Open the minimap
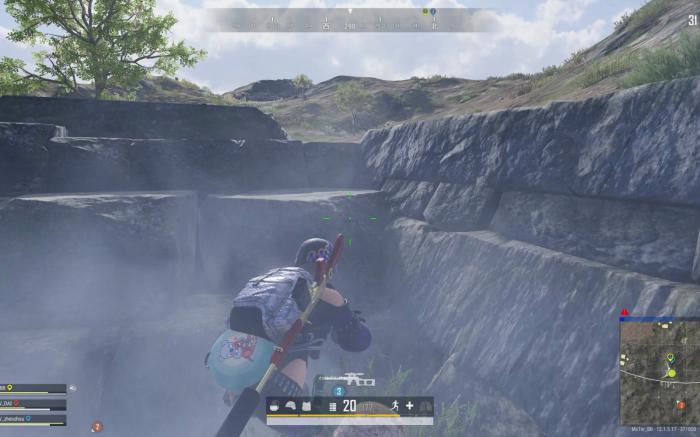 click(659, 372)
